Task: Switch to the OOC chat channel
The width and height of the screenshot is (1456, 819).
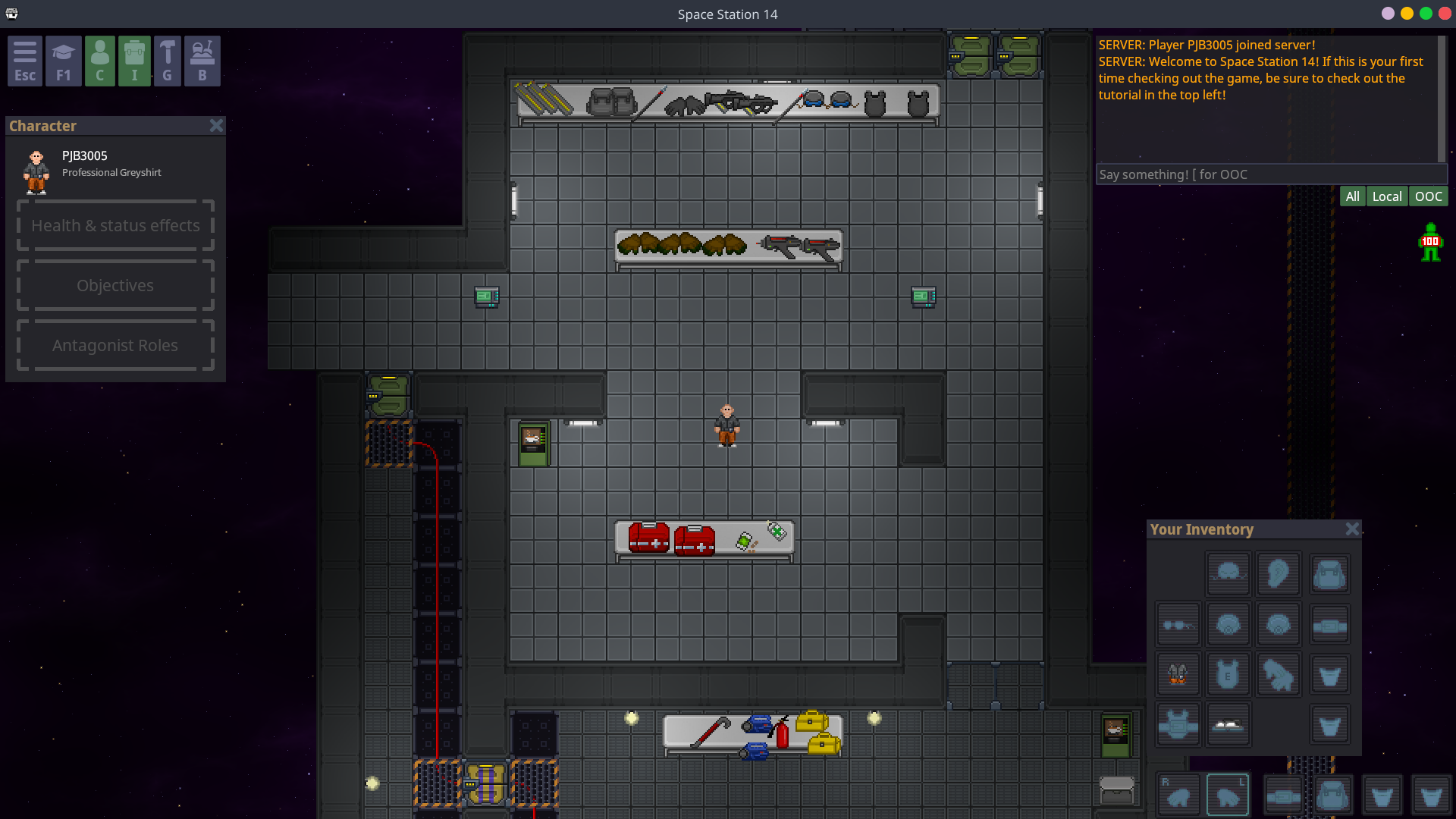Action: point(1428,196)
